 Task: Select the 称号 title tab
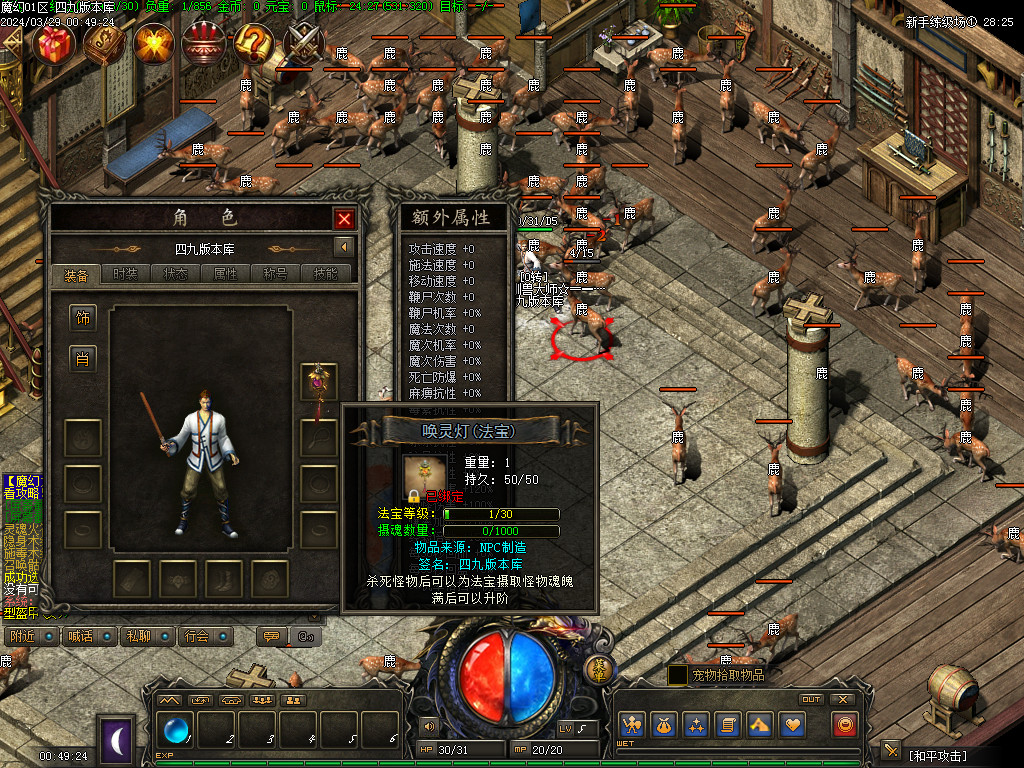(x=275, y=274)
